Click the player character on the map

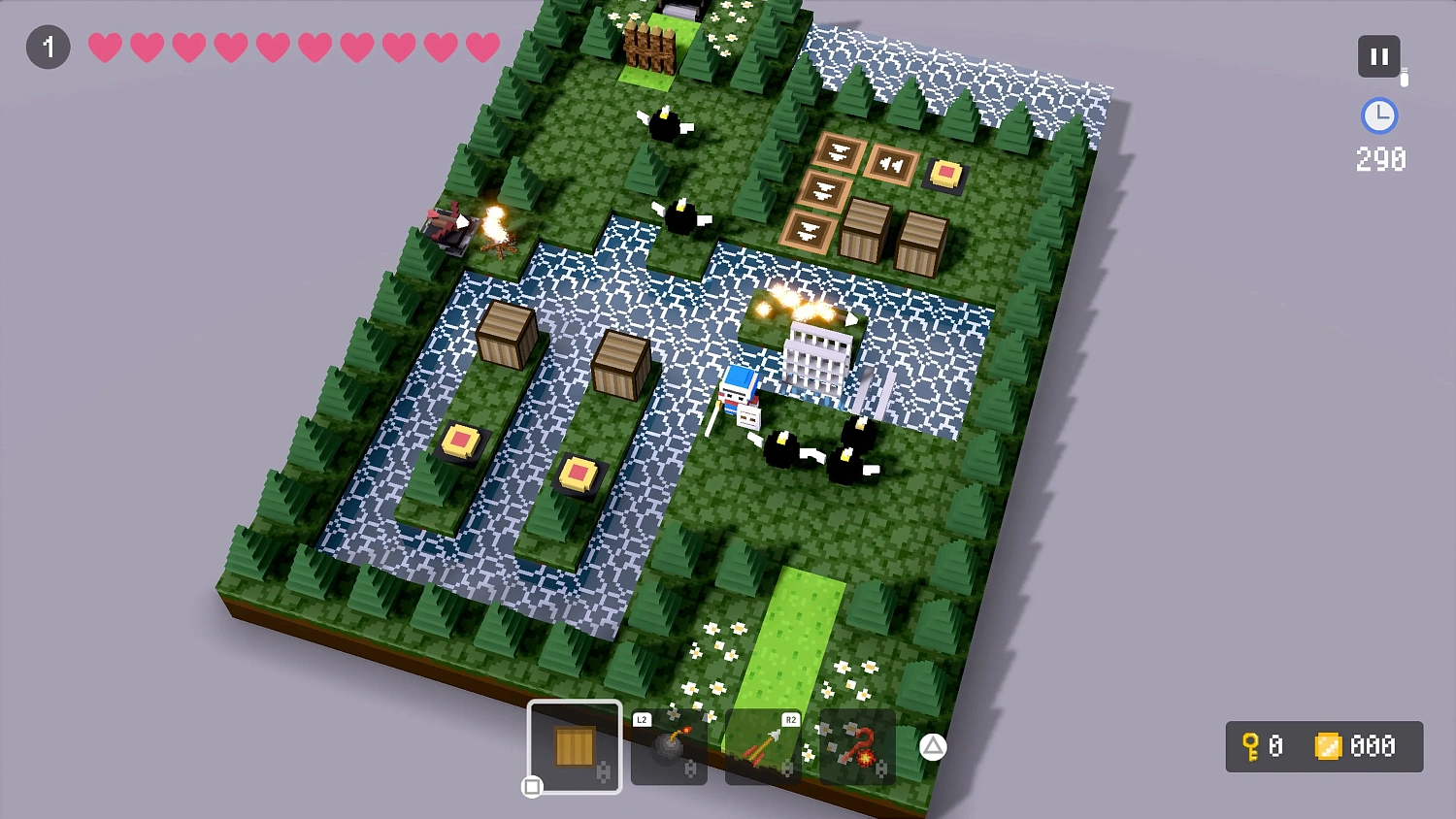tap(740, 392)
